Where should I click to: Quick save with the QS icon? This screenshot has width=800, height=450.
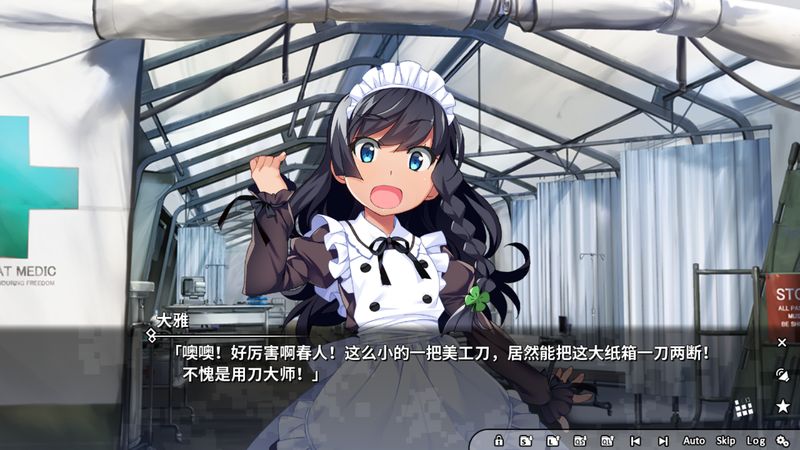[x=580, y=440]
